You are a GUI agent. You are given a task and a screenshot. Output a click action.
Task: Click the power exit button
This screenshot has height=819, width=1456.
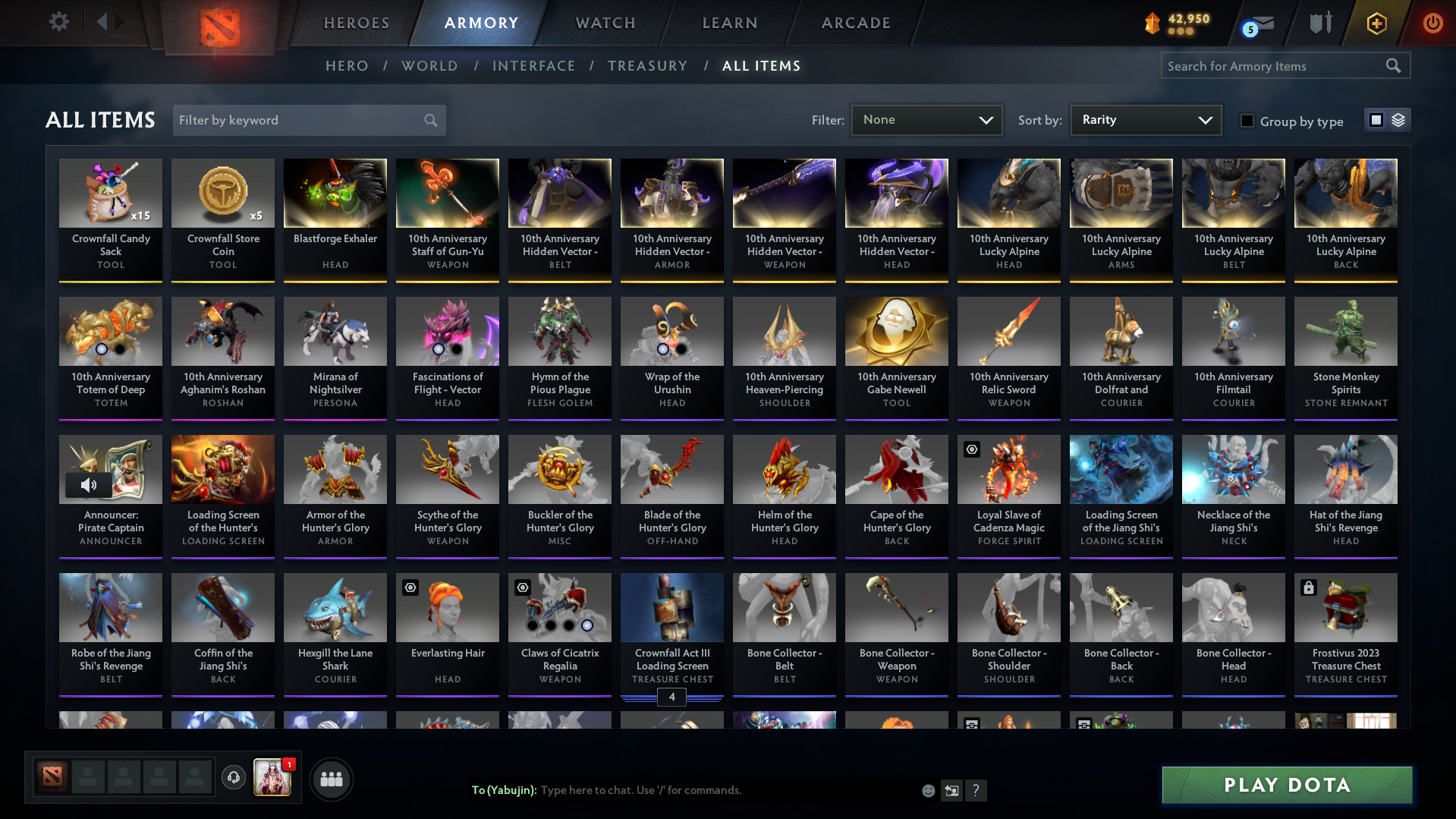(x=1432, y=24)
